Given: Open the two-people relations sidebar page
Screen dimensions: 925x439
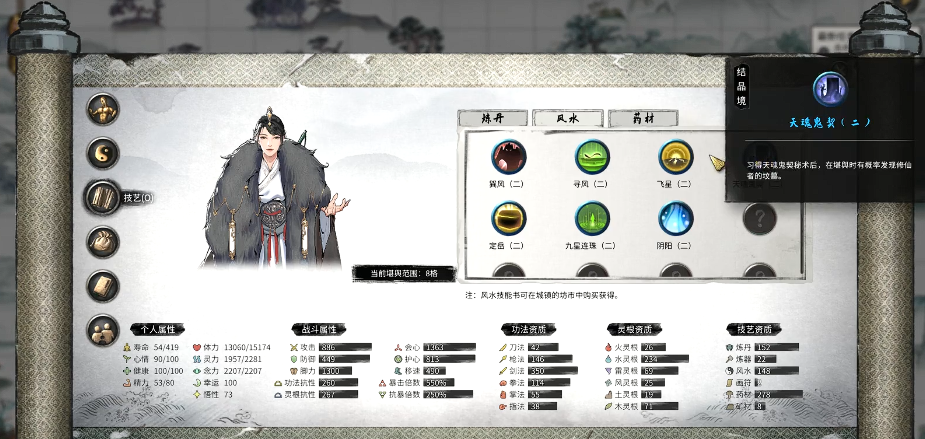Looking at the screenshot, I should coord(102,329).
